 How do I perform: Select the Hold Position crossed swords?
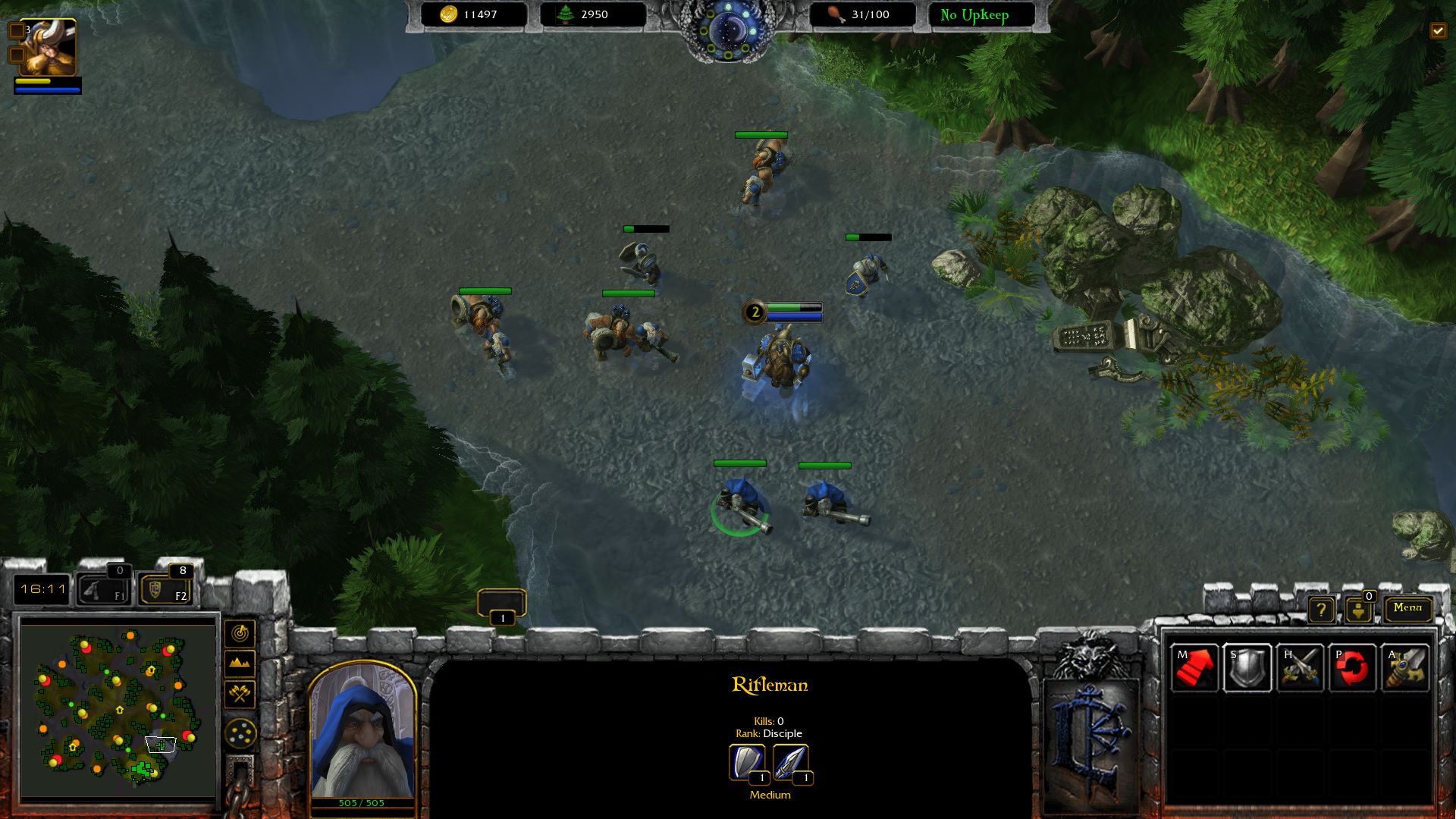(1300, 668)
